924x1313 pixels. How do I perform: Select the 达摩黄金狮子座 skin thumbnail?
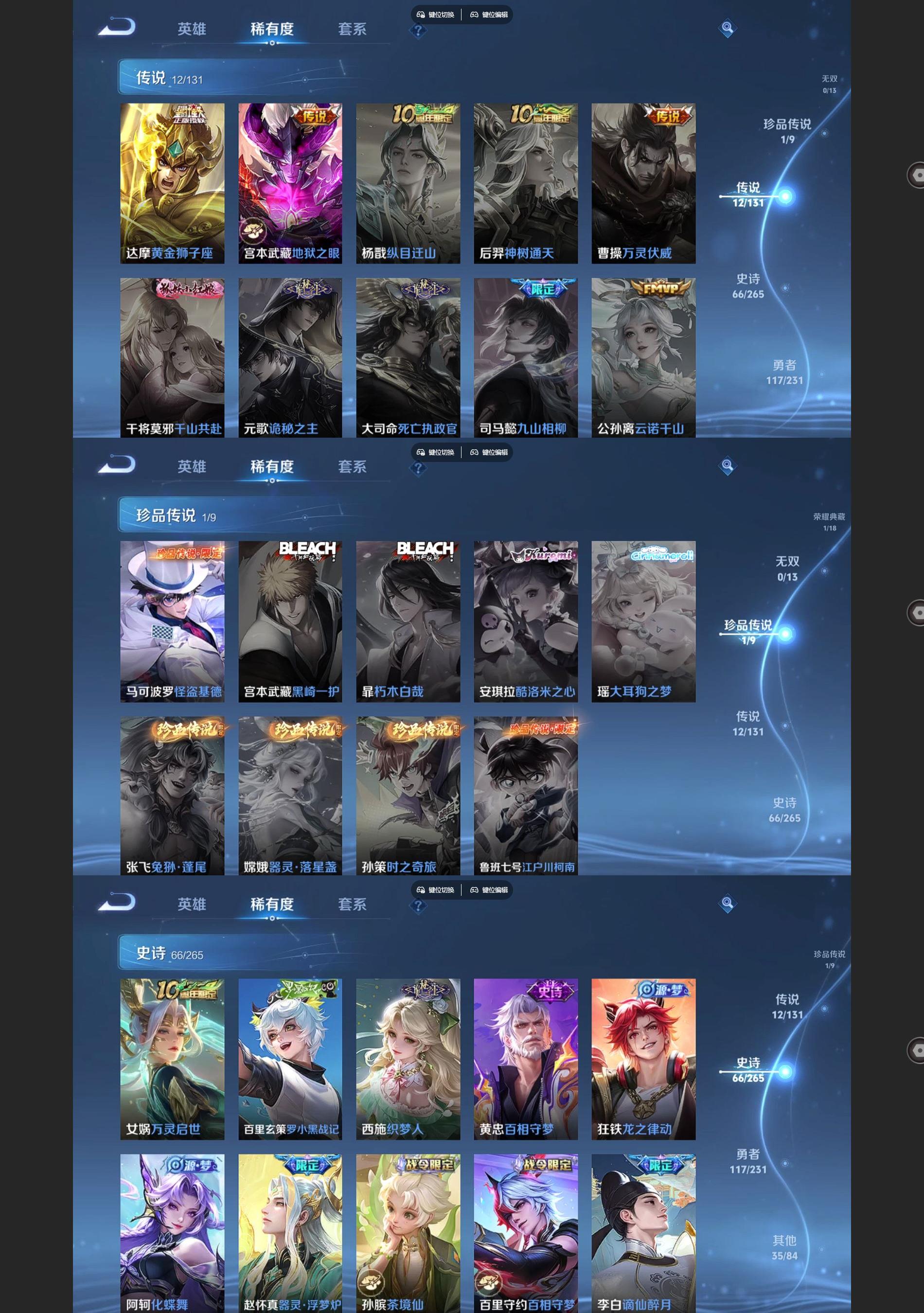pos(172,182)
